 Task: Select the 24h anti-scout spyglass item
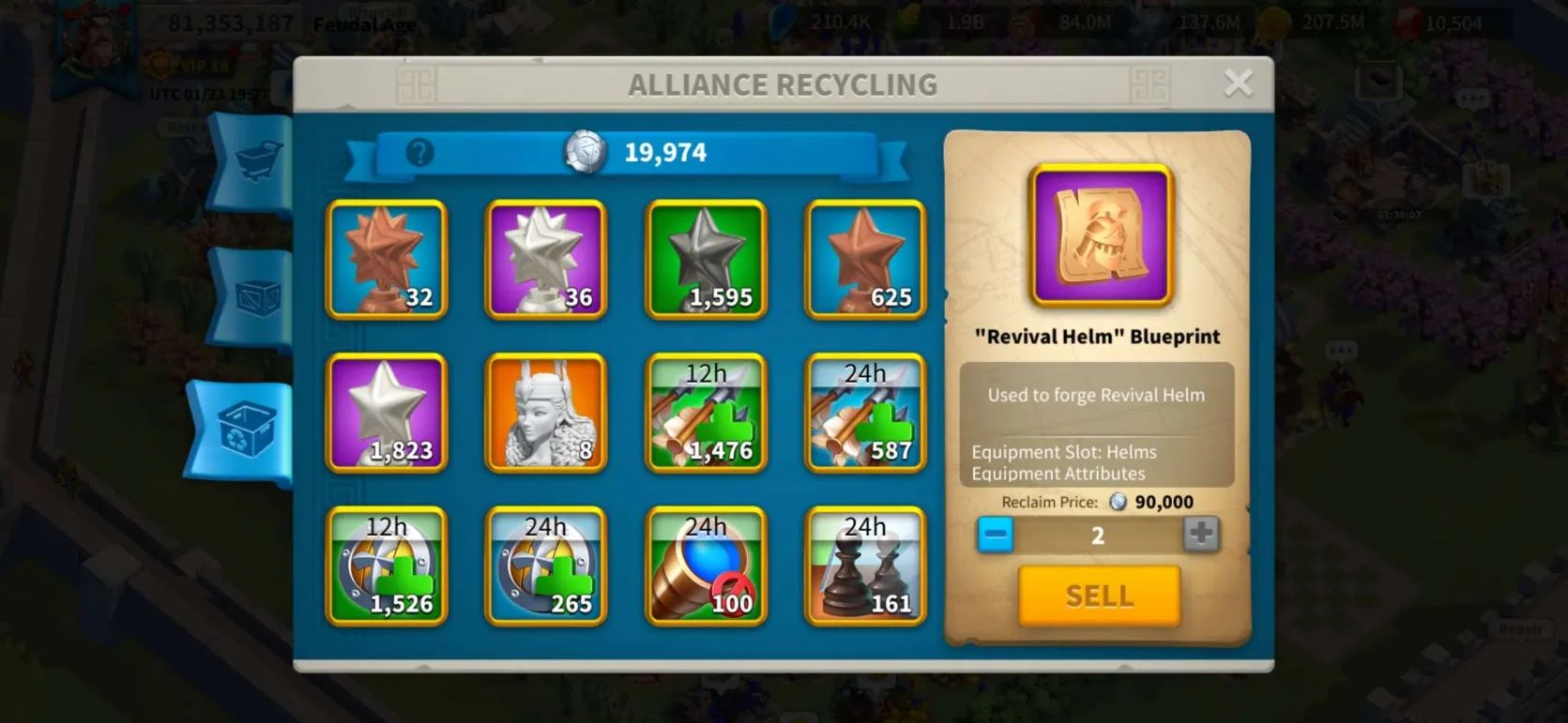pos(706,566)
